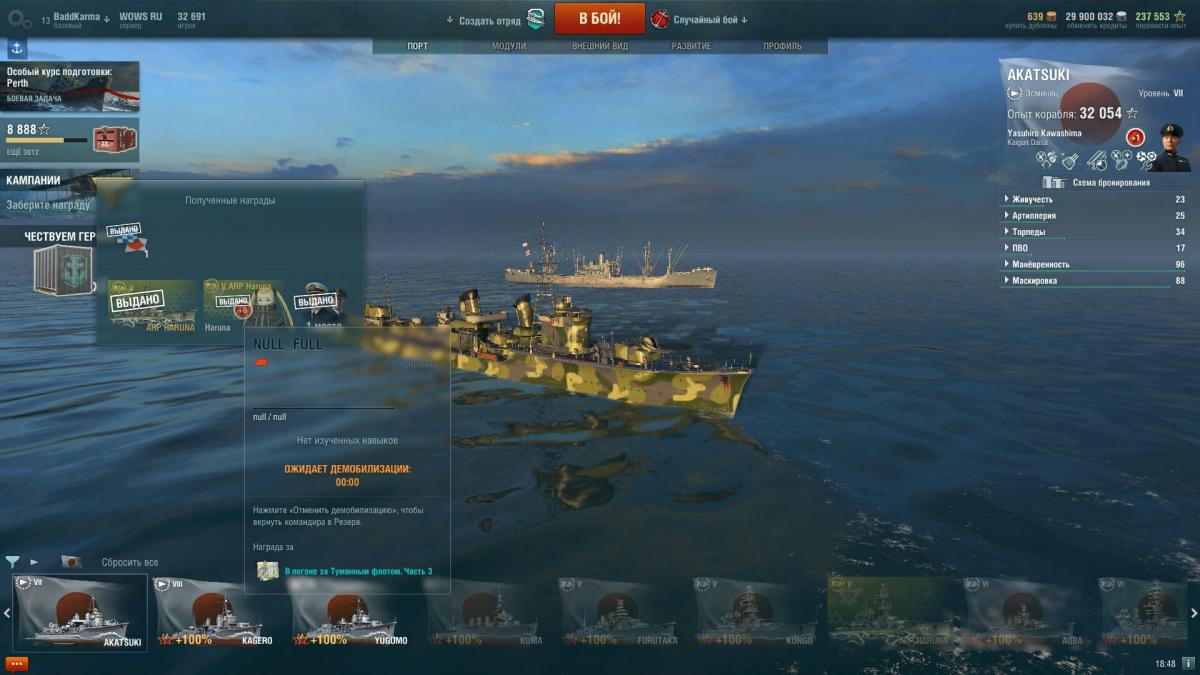The image size is (1200, 675).
Task: Reset carousel filters with Сбросить все
Action: click(129, 562)
